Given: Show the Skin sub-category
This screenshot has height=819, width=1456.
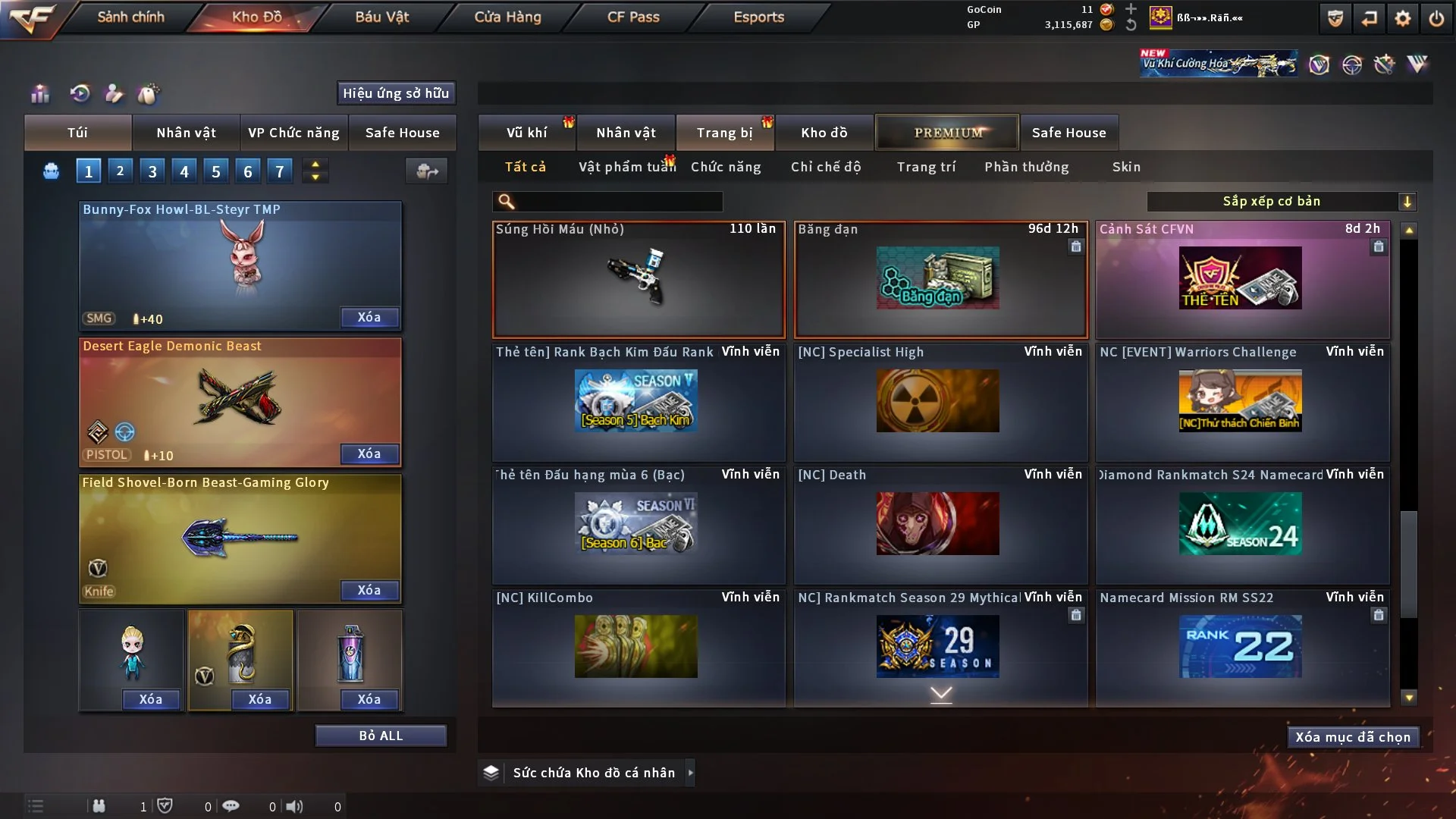Looking at the screenshot, I should pos(1126,167).
